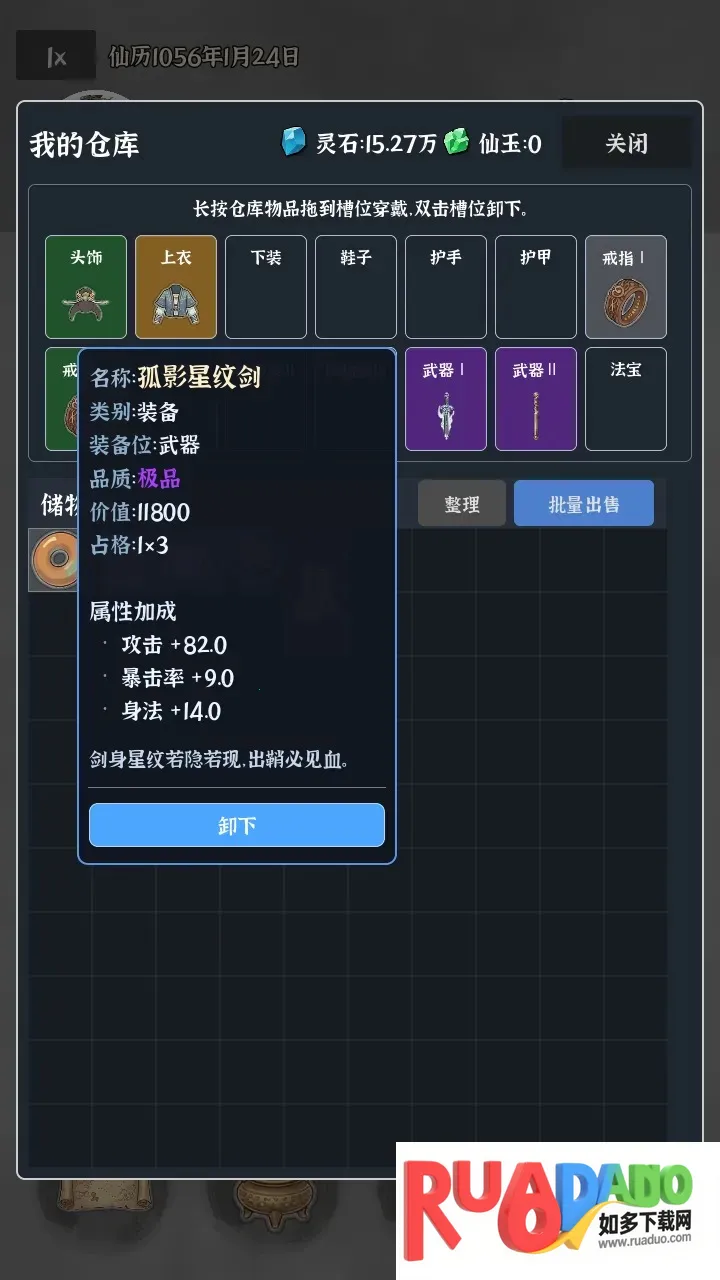Open 批量出售 bulk sell mode
This screenshot has height=1280, width=720.
583,504
